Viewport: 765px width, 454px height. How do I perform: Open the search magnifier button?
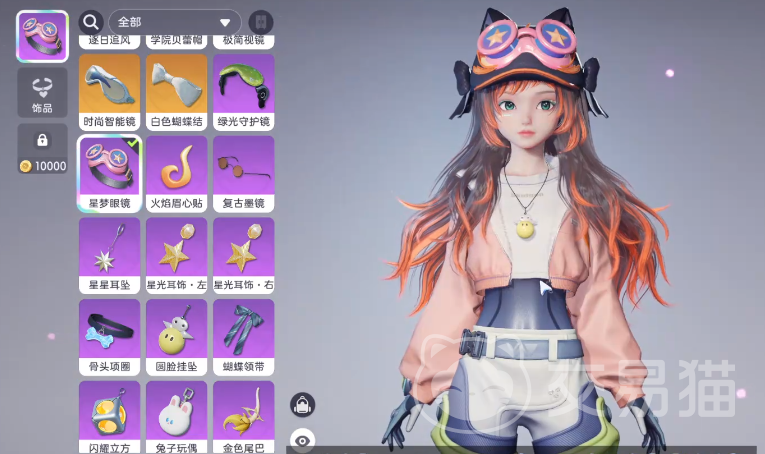click(x=91, y=22)
